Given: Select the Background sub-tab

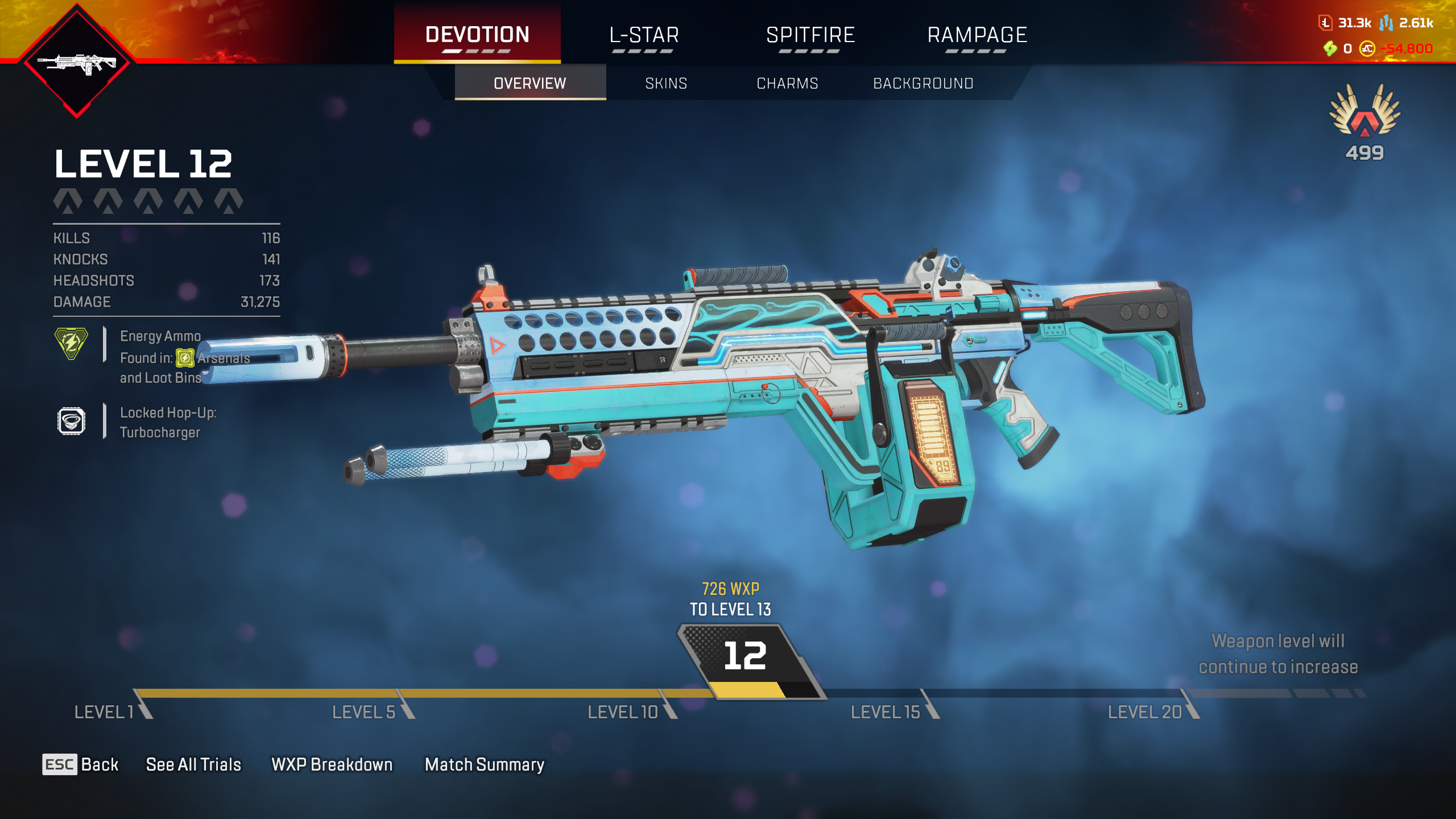Looking at the screenshot, I should click(923, 84).
